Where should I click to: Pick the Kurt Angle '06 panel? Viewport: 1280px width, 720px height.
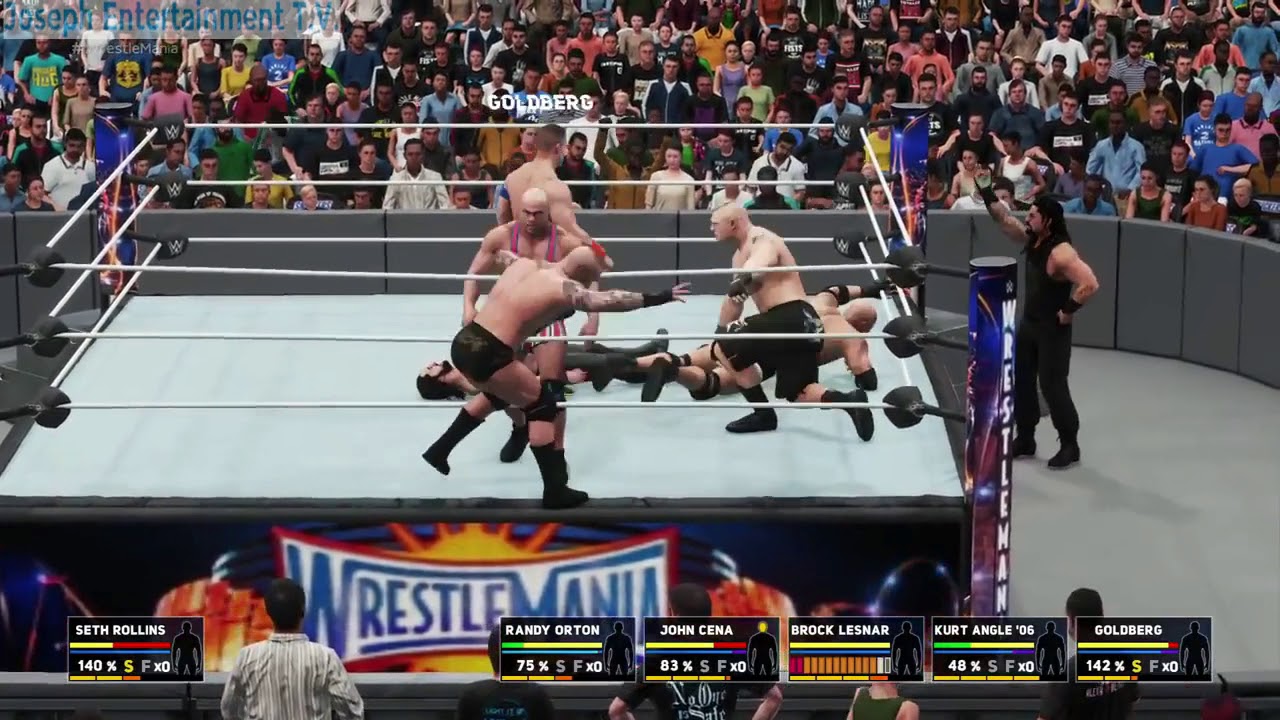999,649
